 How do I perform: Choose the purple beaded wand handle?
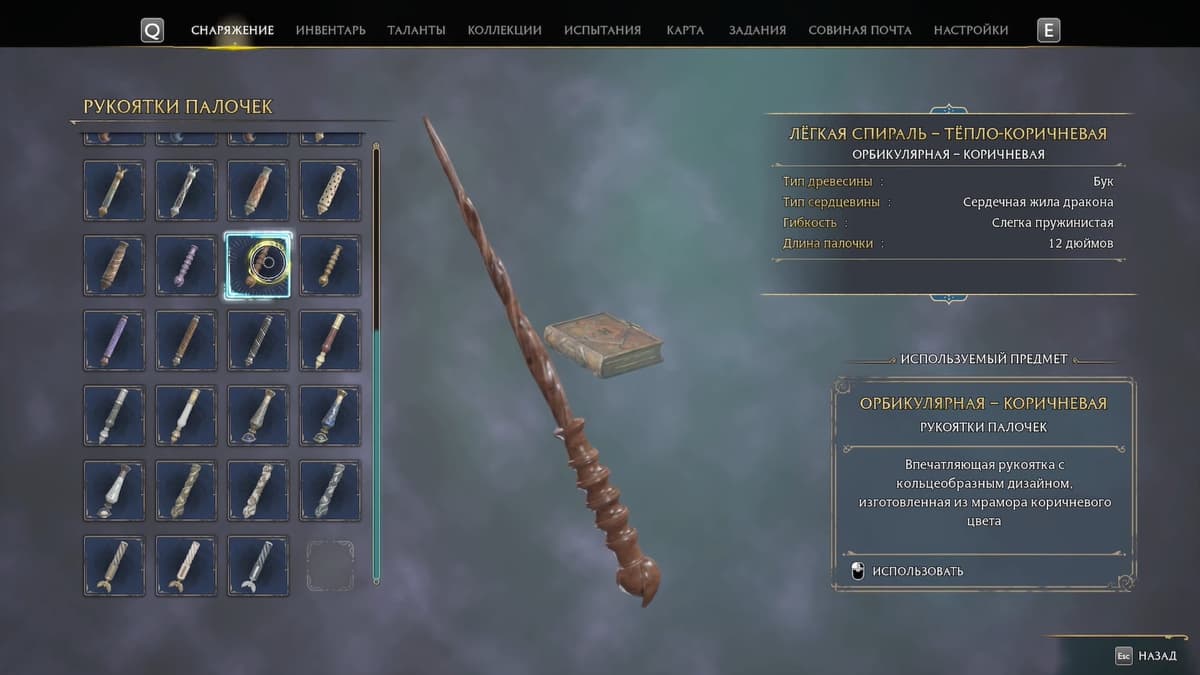[x=186, y=265]
